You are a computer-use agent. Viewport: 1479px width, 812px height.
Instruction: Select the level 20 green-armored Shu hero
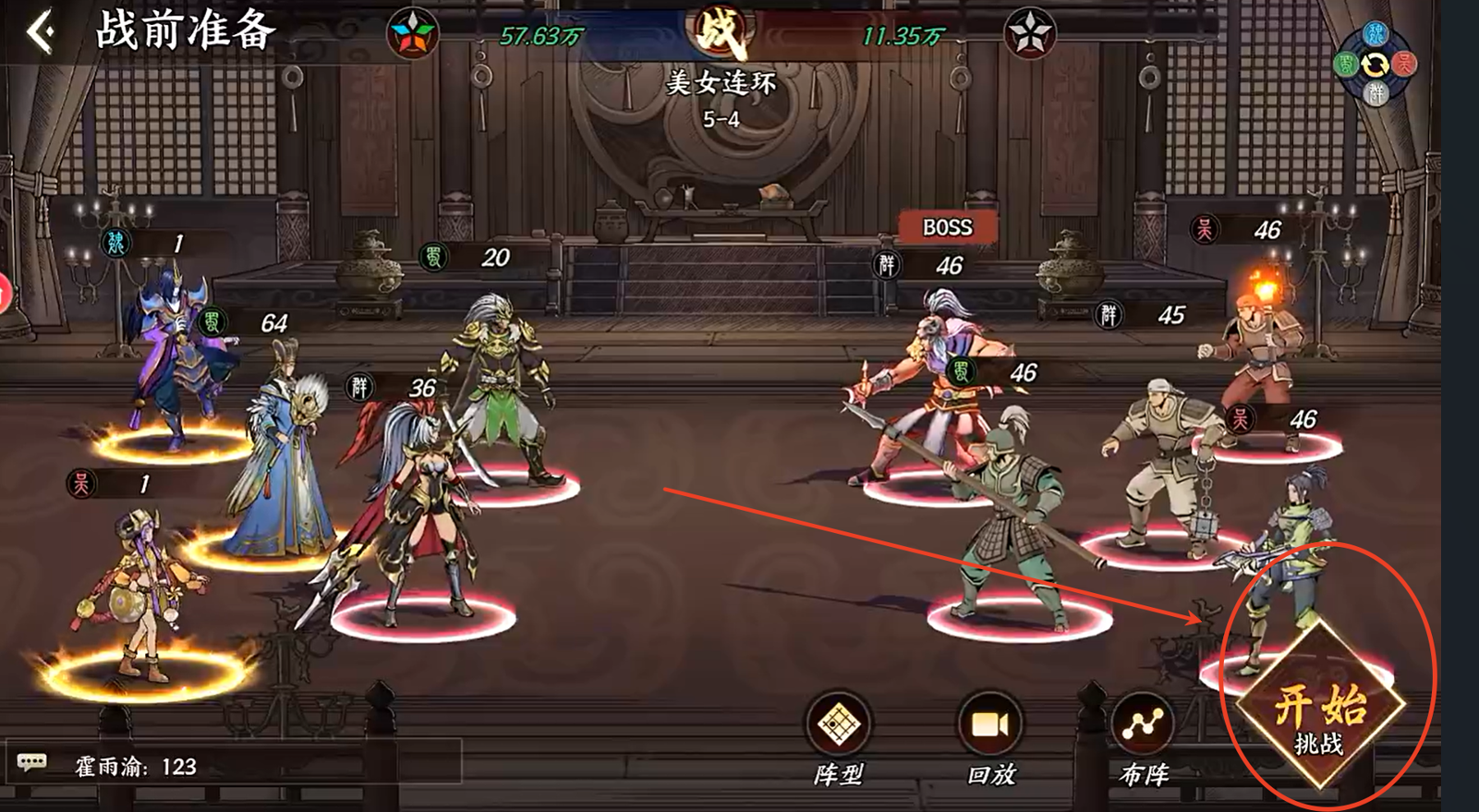tap(499, 388)
